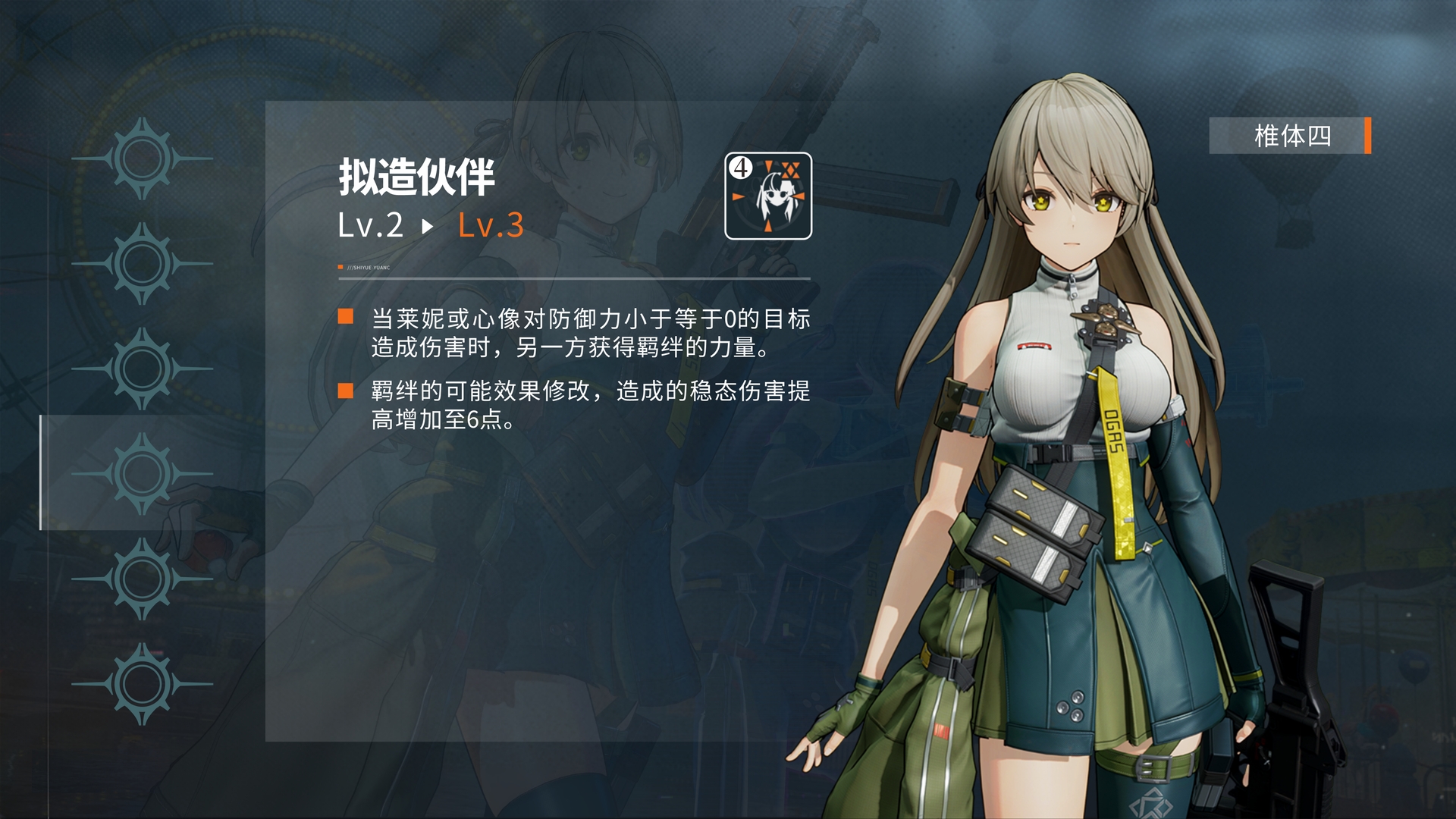Click the arrow between Lv.2 and Lv.3
Viewport: 1456px width, 819px height.
click(428, 227)
